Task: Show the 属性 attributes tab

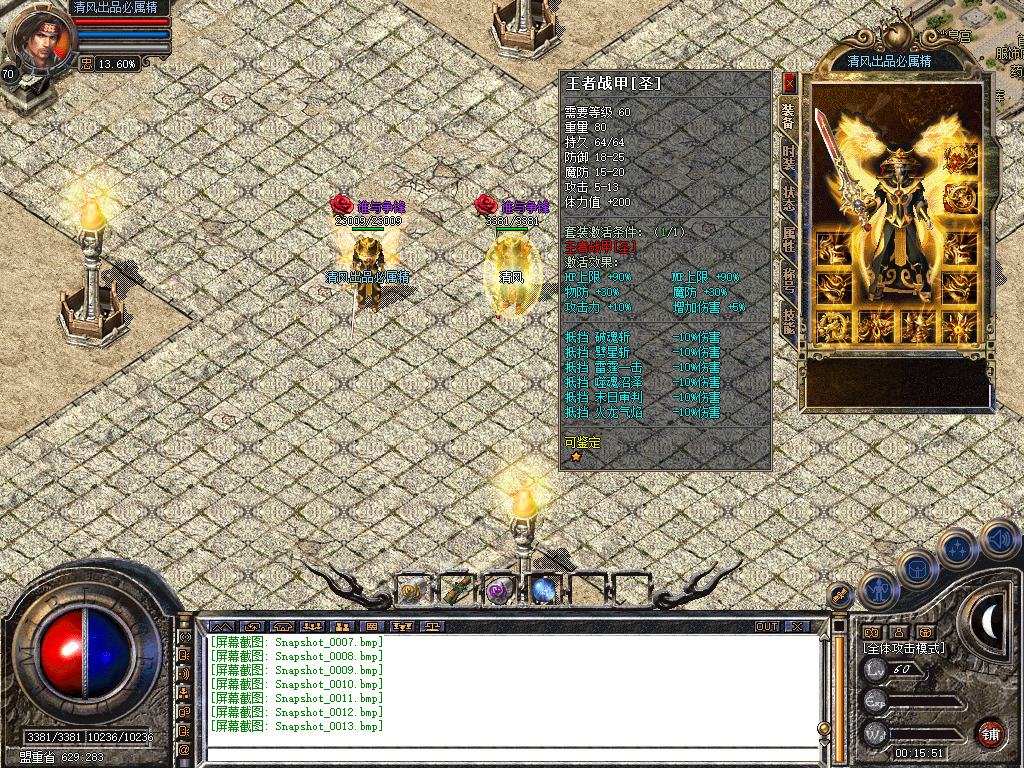Action: tap(789, 237)
